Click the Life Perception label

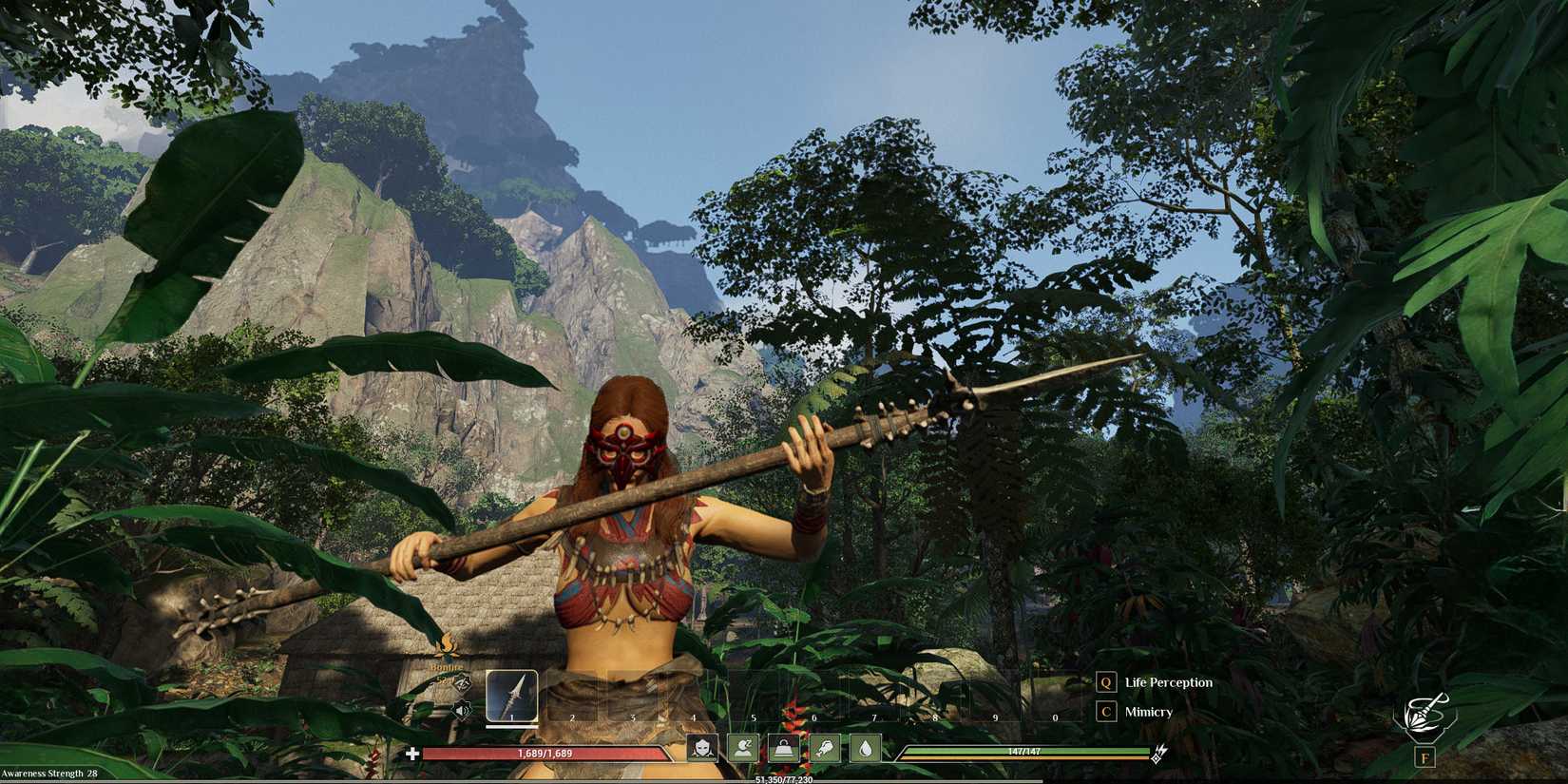pyautogui.click(x=1167, y=681)
